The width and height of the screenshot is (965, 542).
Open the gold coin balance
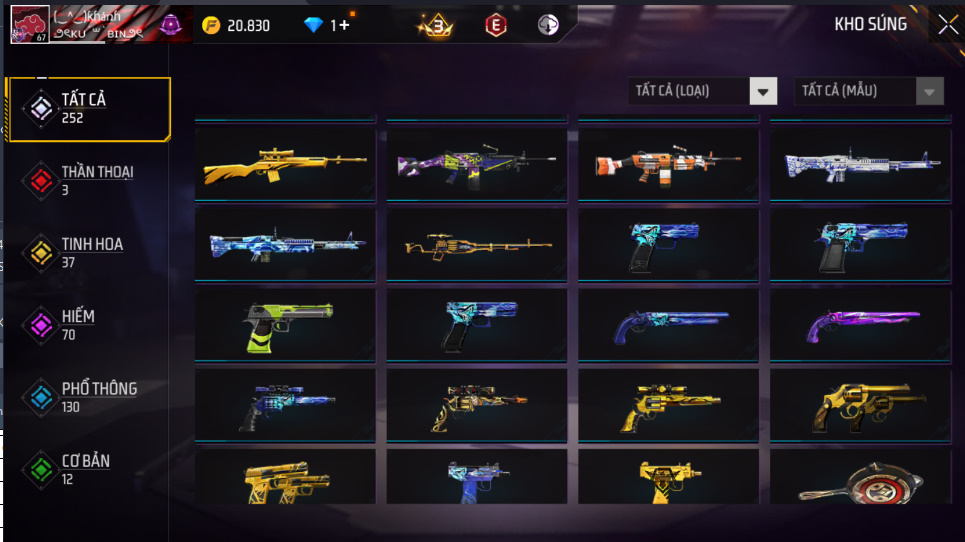(236, 25)
